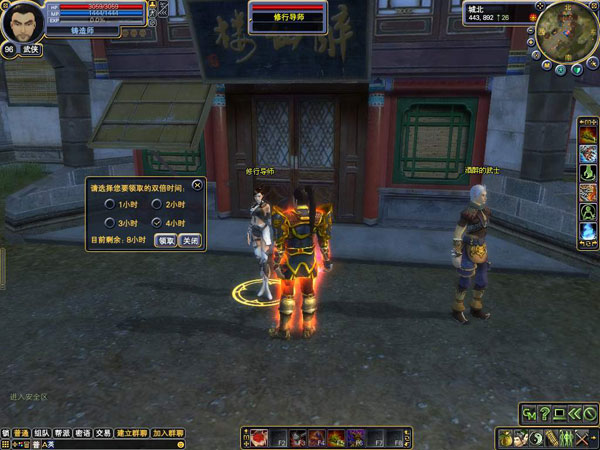This screenshot has height=450, width=600.
Task: Choose the 2小时 double-time option
Action: coord(155,204)
